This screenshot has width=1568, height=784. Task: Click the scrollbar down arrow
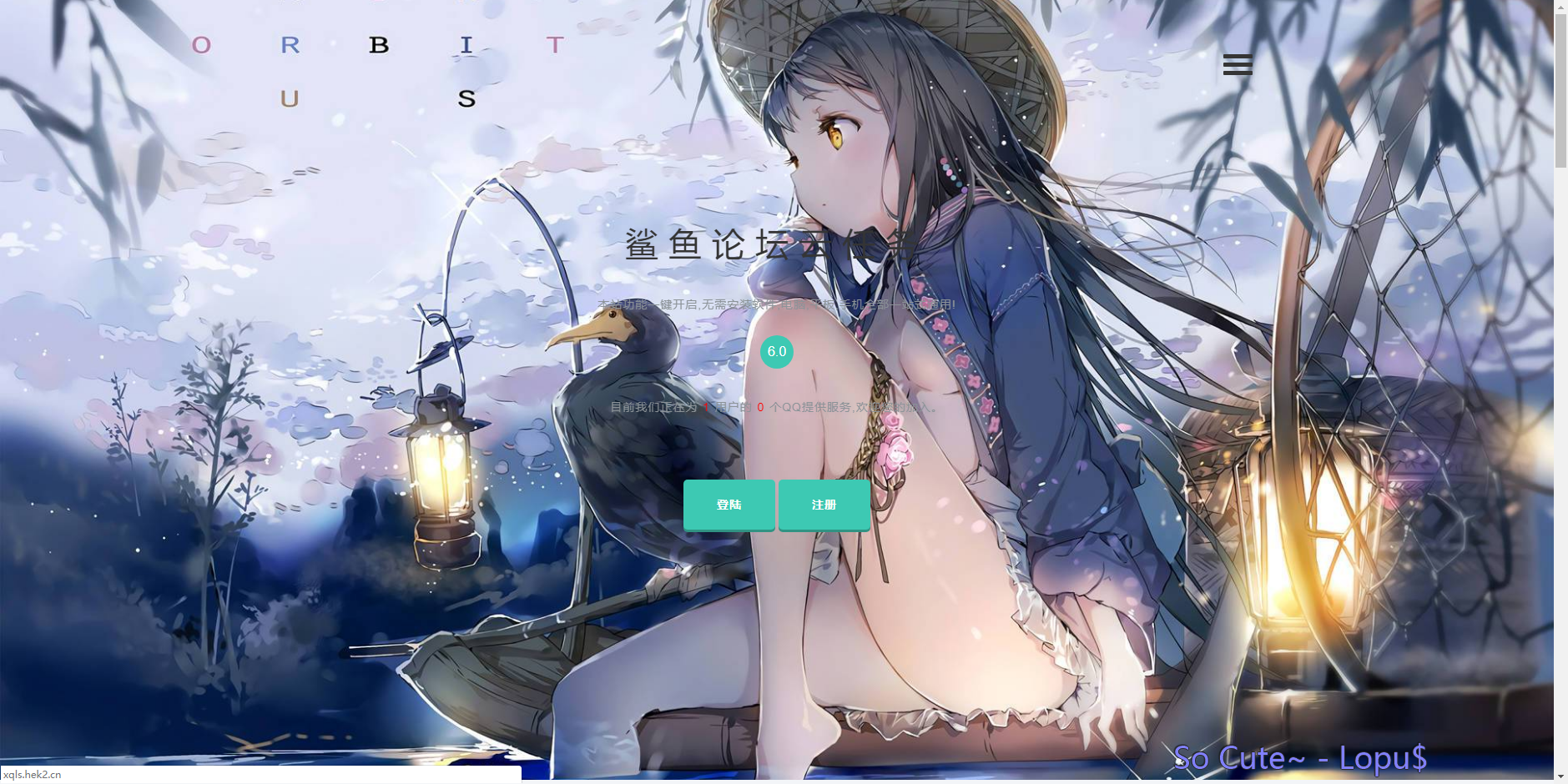[x=1560, y=776]
